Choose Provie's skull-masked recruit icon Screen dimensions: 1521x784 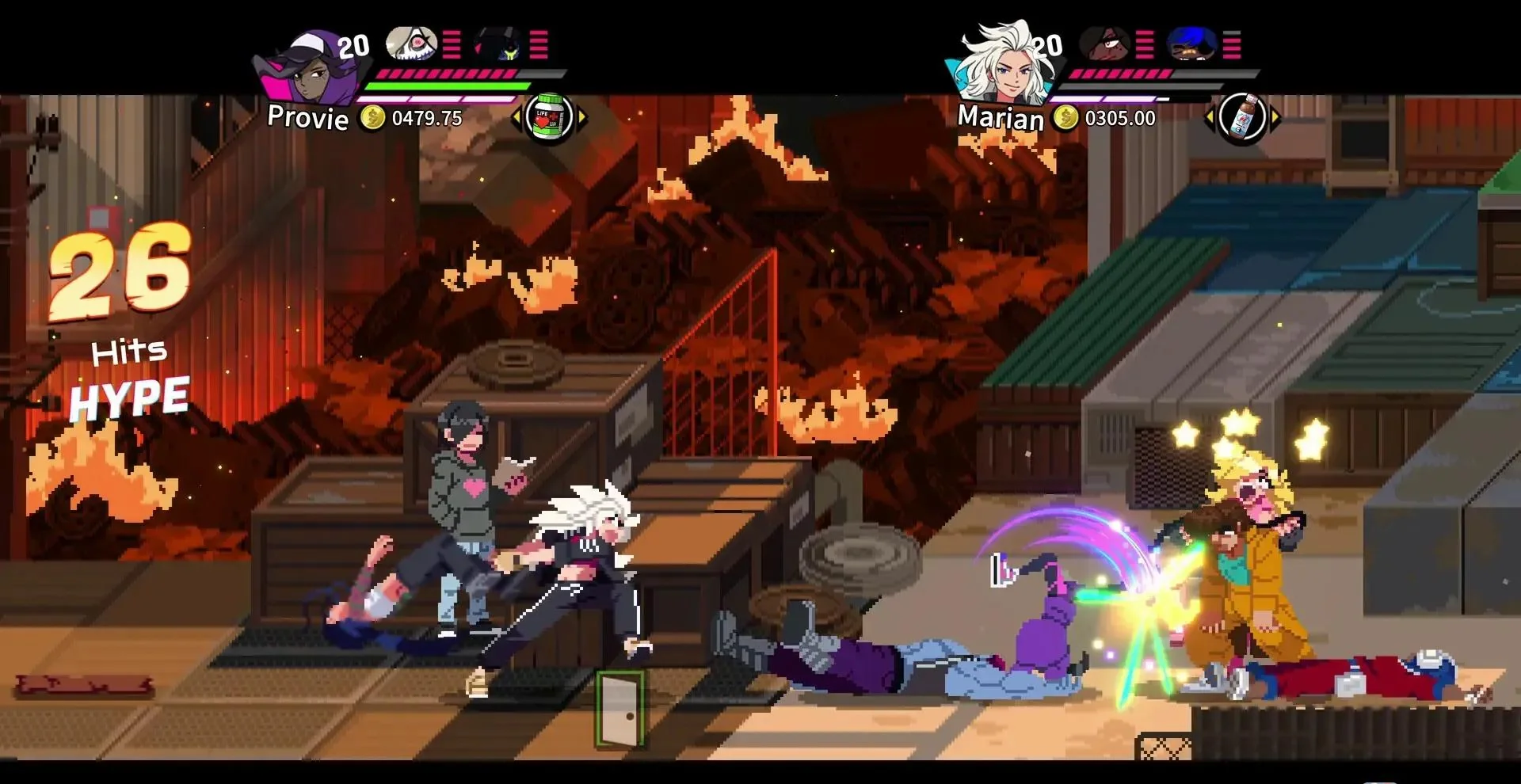click(x=410, y=44)
